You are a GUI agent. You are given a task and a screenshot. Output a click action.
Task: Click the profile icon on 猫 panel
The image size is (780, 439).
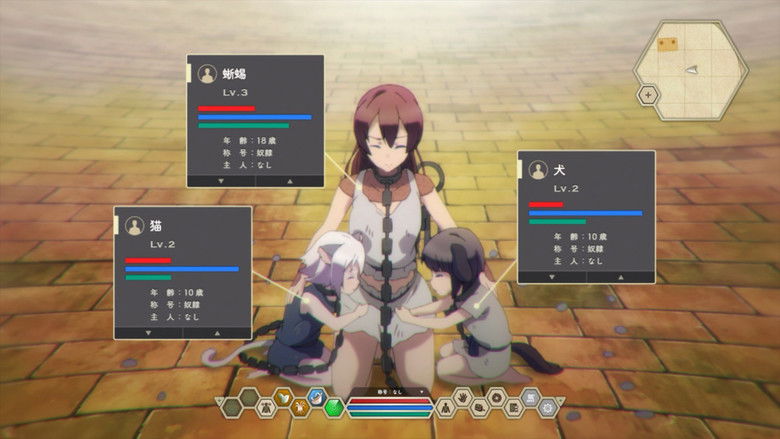135,226
